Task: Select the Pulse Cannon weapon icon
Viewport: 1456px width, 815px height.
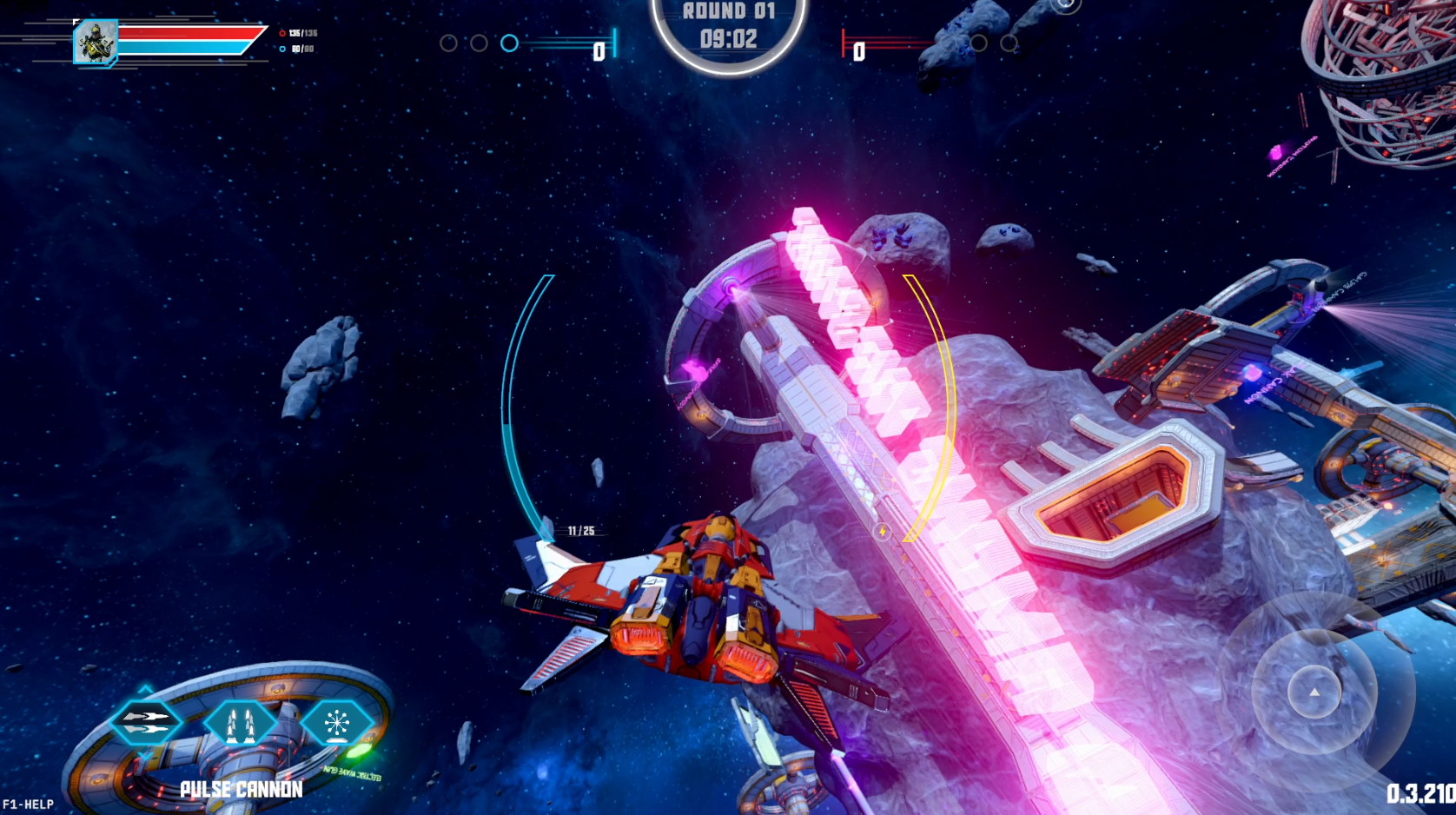Action: coord(146,722)
